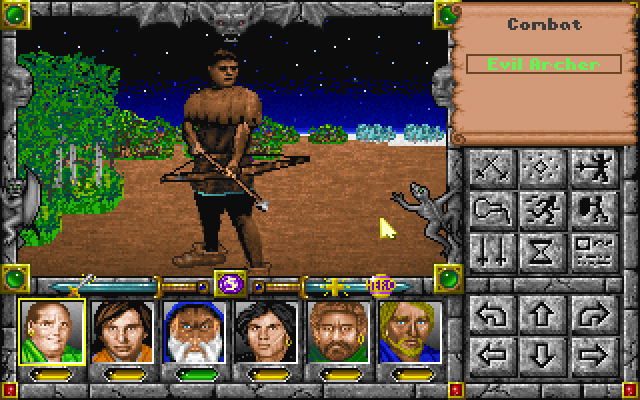Choose the block defend figure icon
640x400 pixels.
590,208
